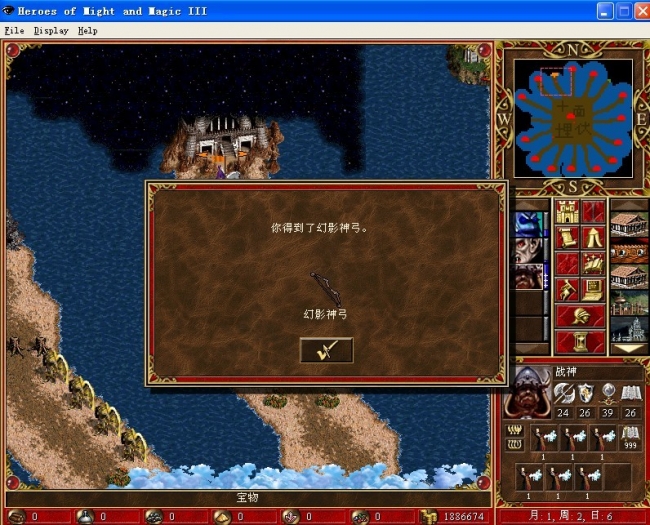Viewport: 650px width, 525px height.
Task: Open adventure options with horn button
Action: tap(568, 290)
